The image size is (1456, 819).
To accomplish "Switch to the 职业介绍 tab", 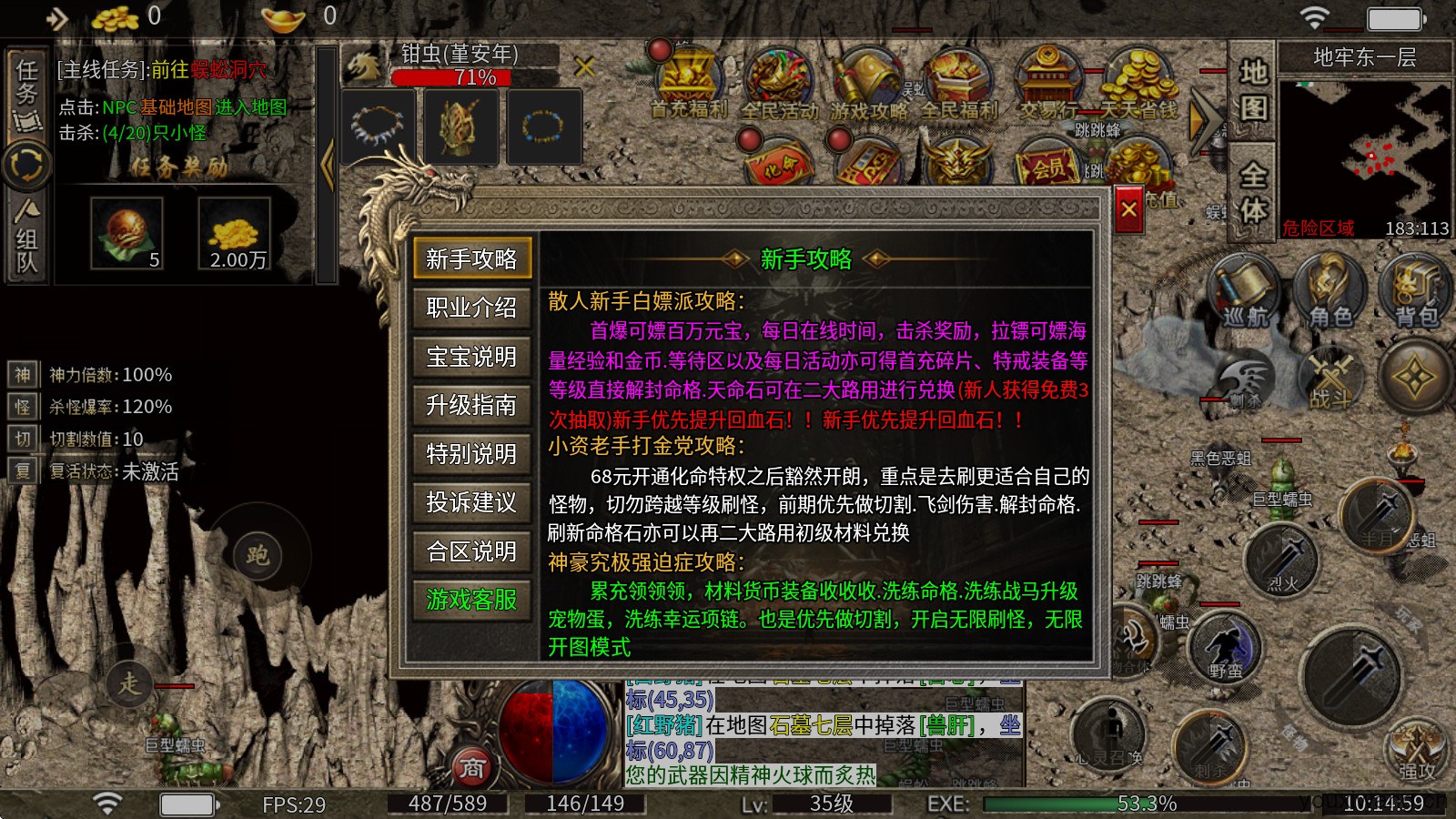I will (470, 309).
